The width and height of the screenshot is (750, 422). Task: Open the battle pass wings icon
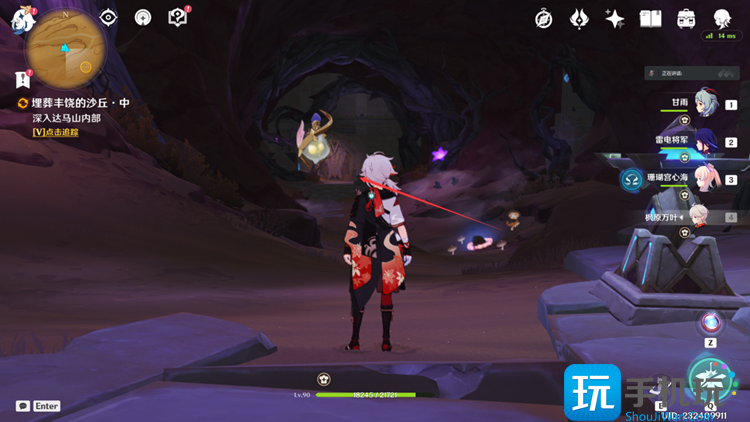pyautogui.click(x=579, y=18)
